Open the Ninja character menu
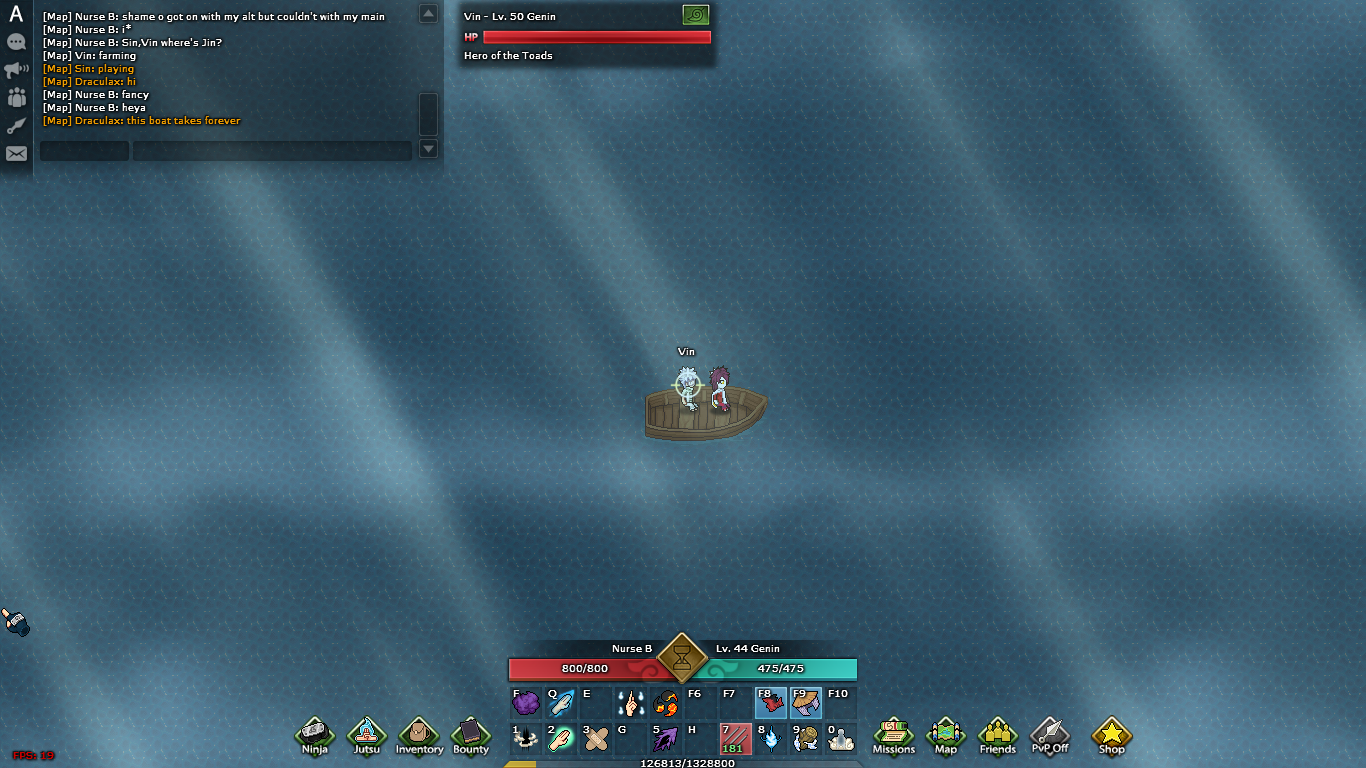Screen dimensions: 1366x768 [314, 735]
